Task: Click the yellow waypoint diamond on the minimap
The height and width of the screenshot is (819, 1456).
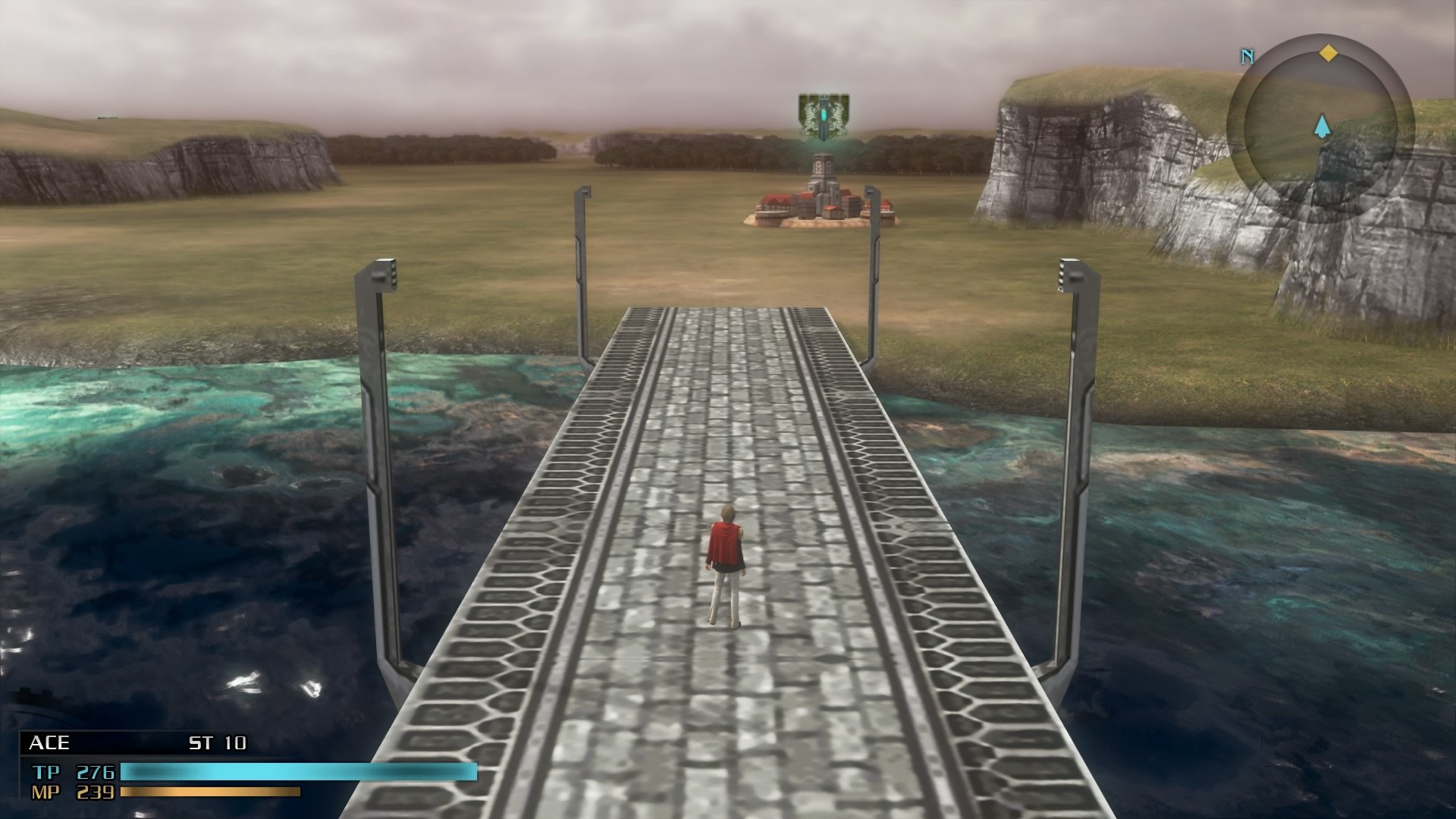Action: pyautogui.click(x=1329, y=53)
